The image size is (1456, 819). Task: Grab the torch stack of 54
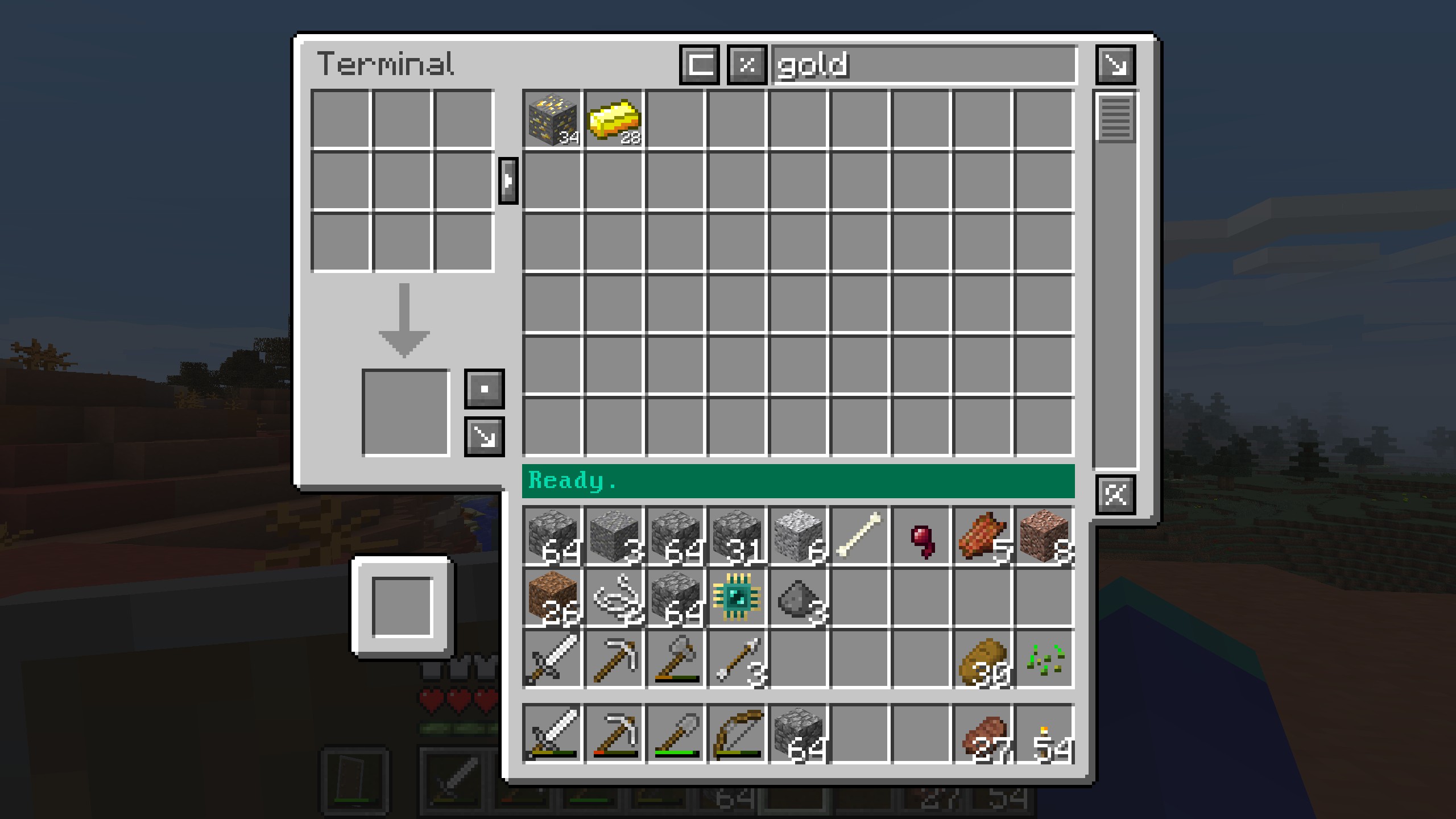[1044, 733]
